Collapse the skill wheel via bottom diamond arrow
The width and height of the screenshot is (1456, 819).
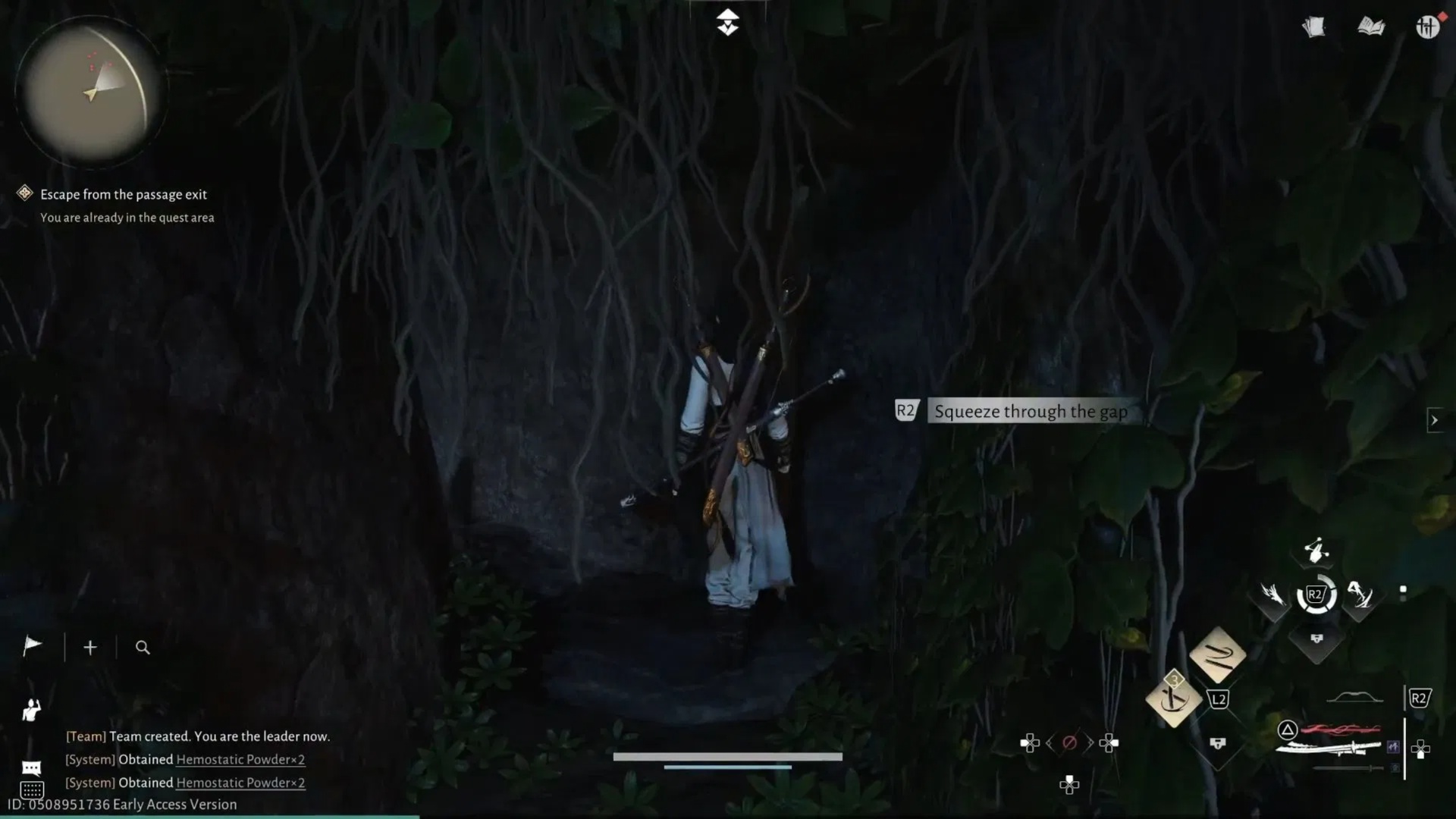pyautogui.click(x=1316, y=639)
